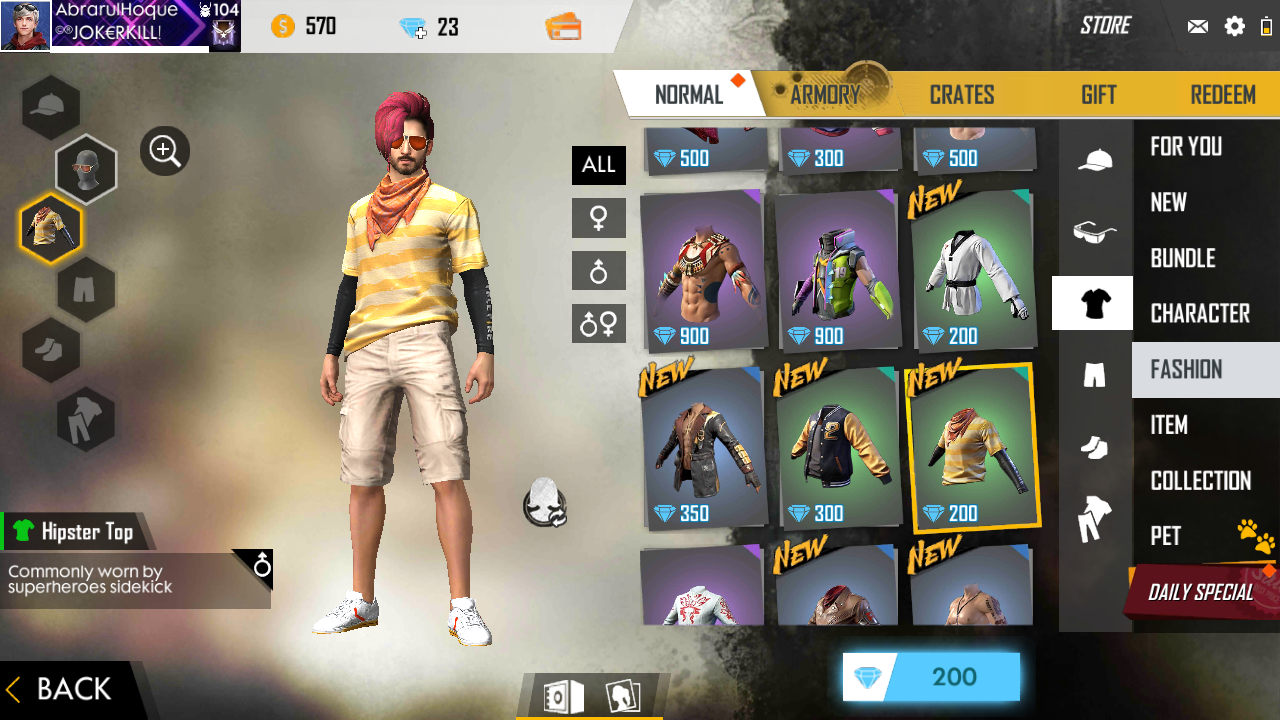
Task: Add diamonds using the diamond plus icon
Action: [x=413, y=27]
